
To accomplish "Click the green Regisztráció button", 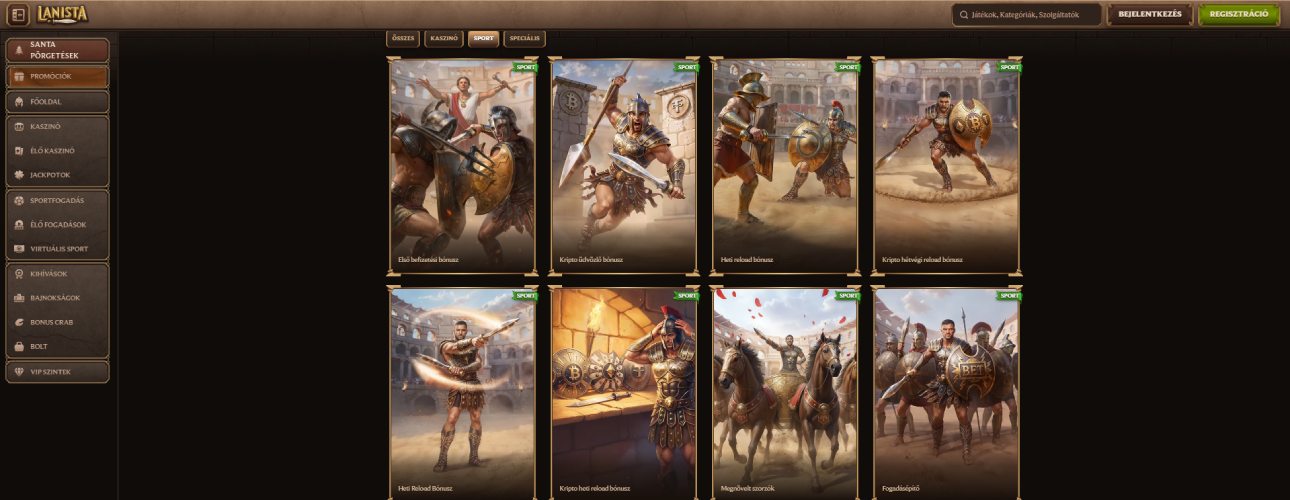I will click(1238, 15).
